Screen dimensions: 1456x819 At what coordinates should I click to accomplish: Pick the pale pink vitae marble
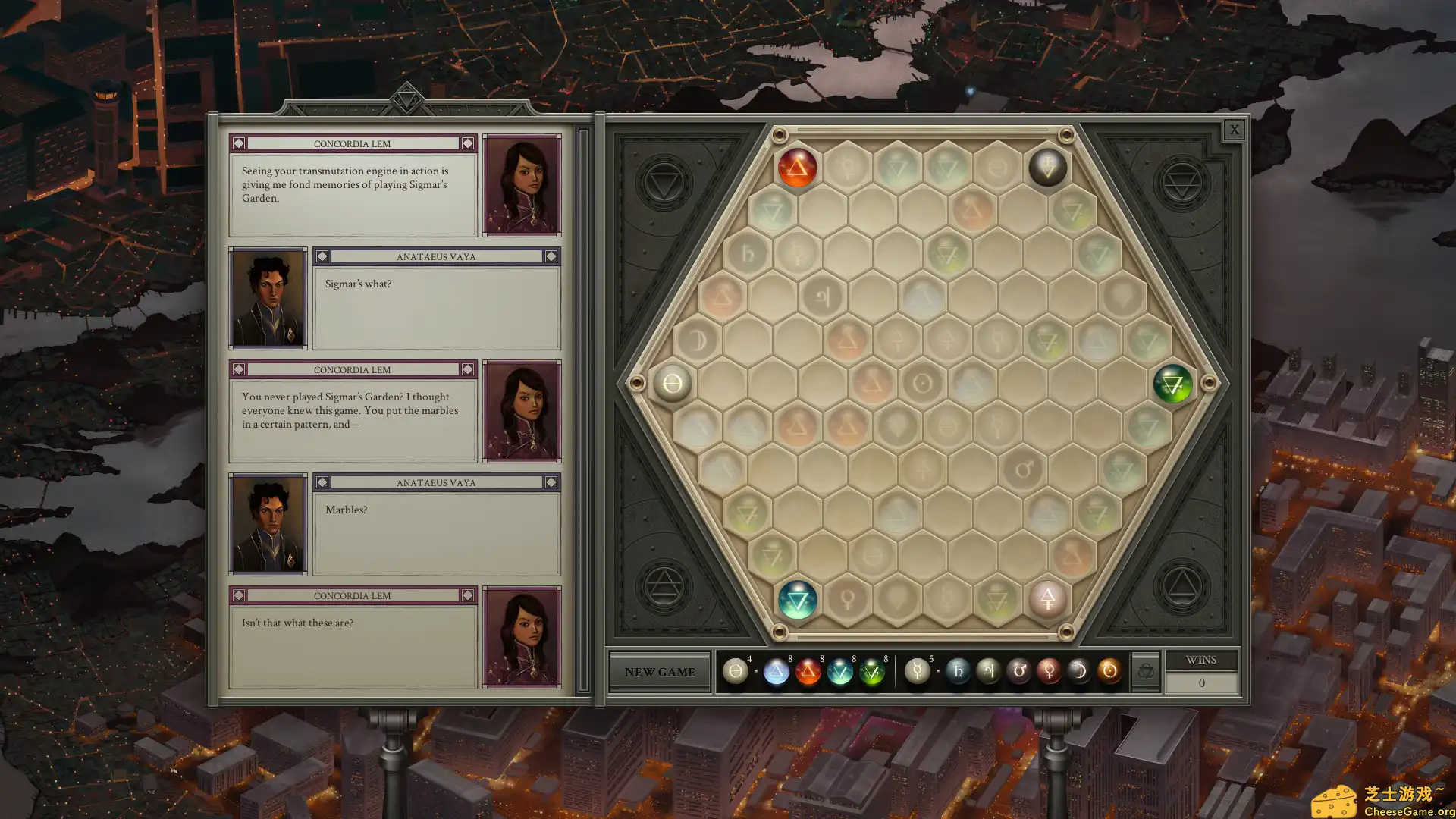1047,600
